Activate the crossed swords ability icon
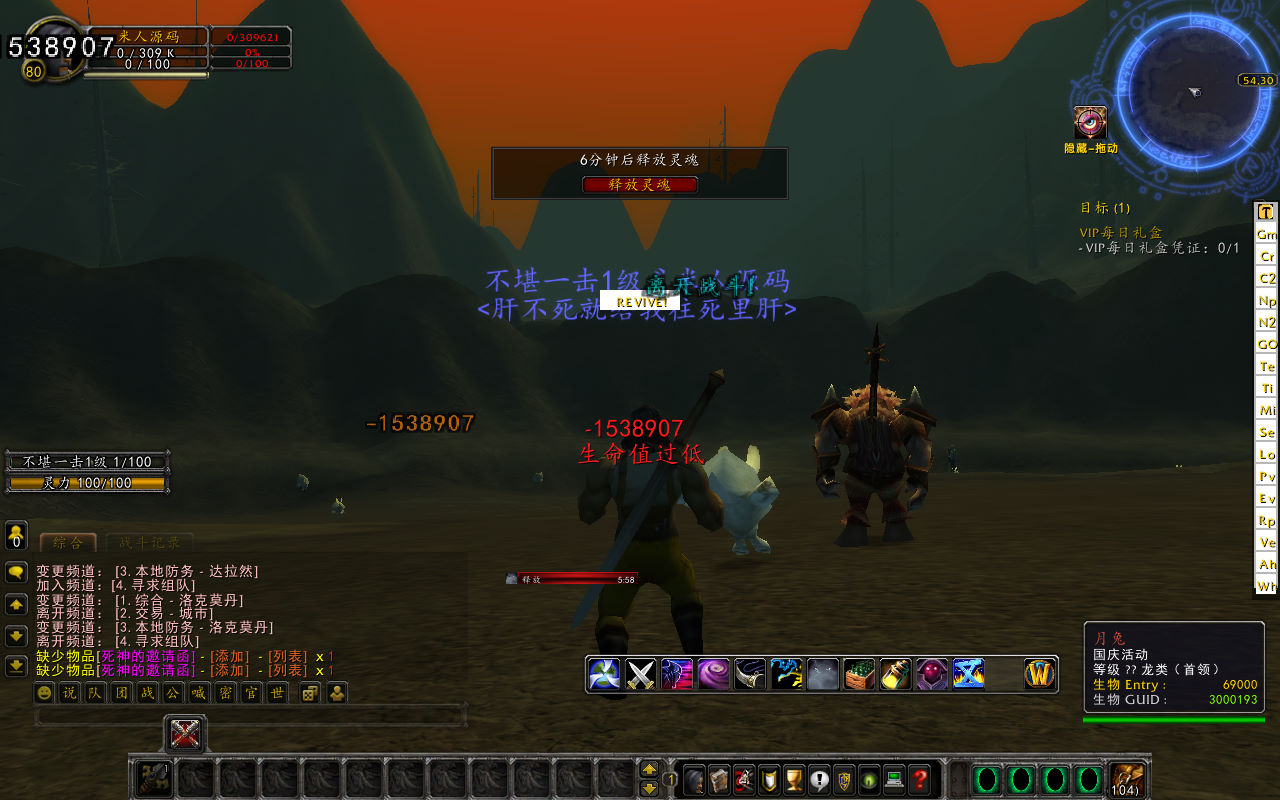Viewport: 1280px width, 800px height. coord(641,674)
